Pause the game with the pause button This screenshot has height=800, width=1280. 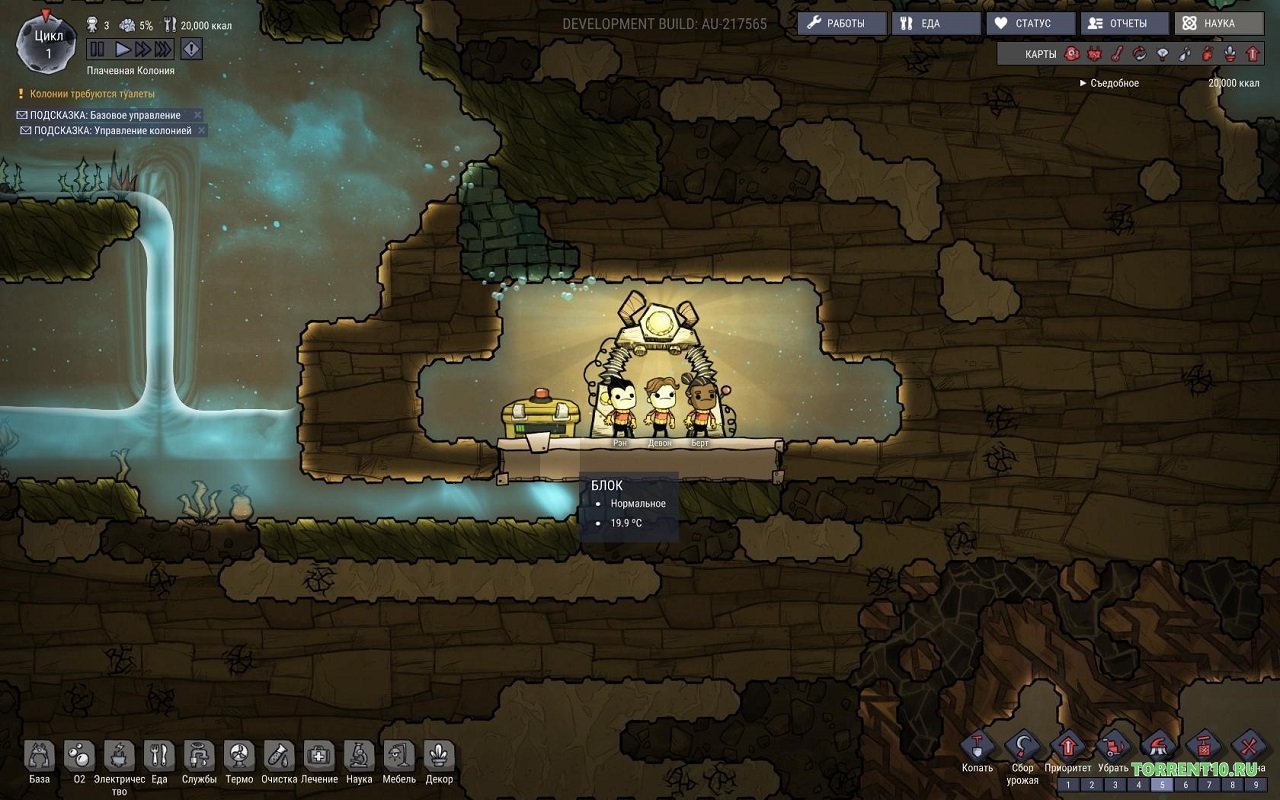[97, 48]
